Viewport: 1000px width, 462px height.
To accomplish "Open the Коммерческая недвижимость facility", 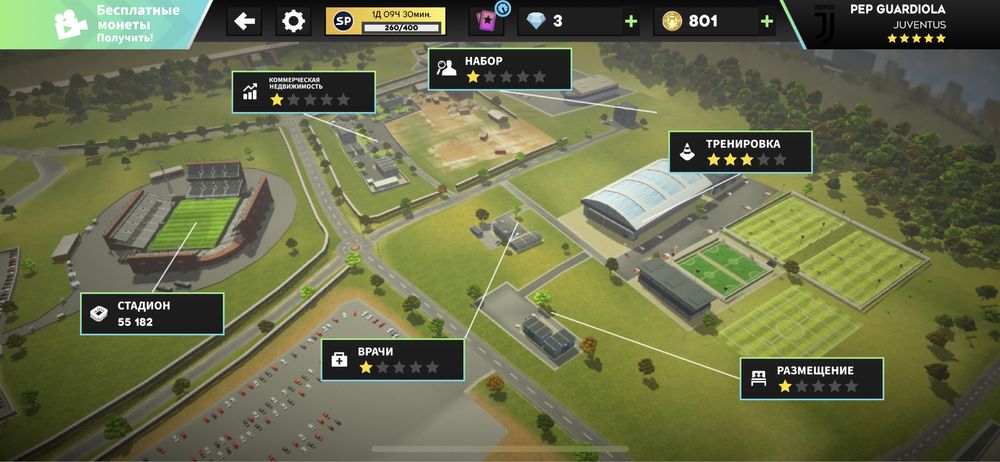I will [x=304, y=91].
